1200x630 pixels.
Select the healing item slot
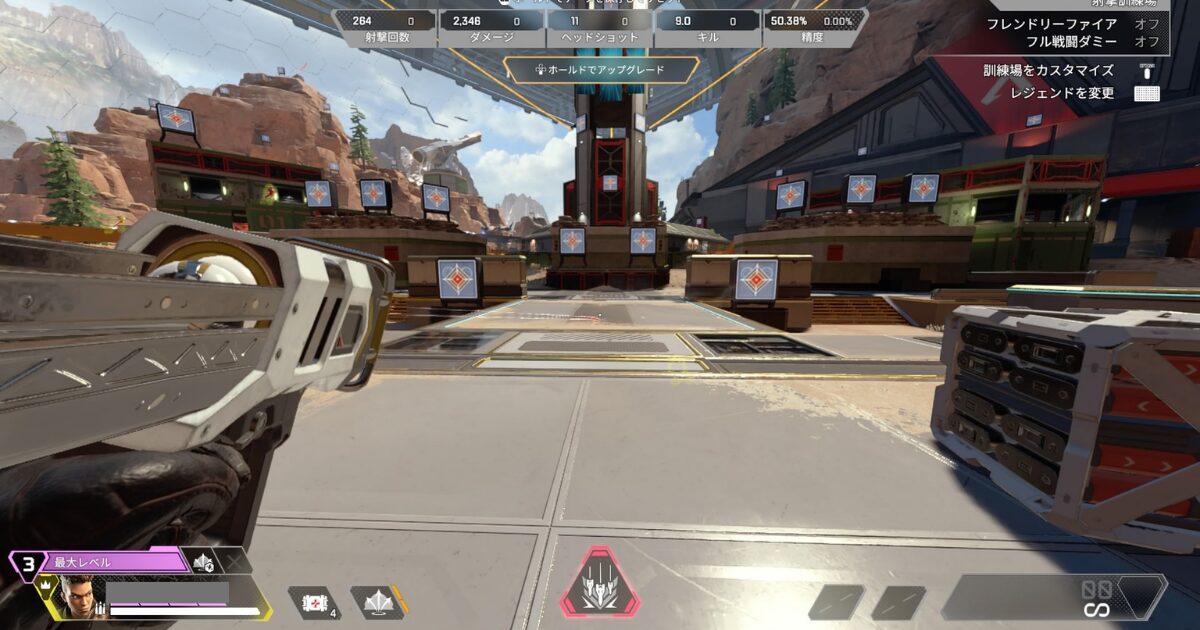314,602
